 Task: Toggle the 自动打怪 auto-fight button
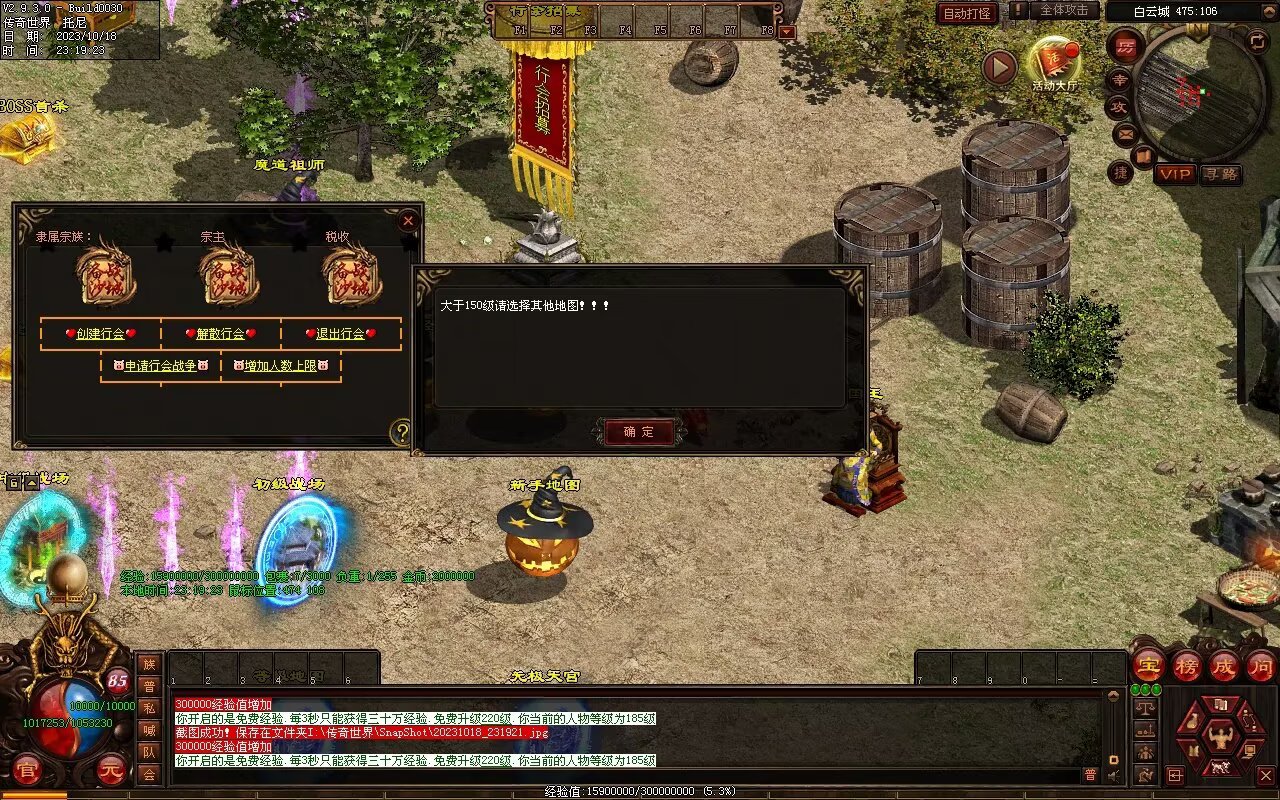[x=968, y=13]
